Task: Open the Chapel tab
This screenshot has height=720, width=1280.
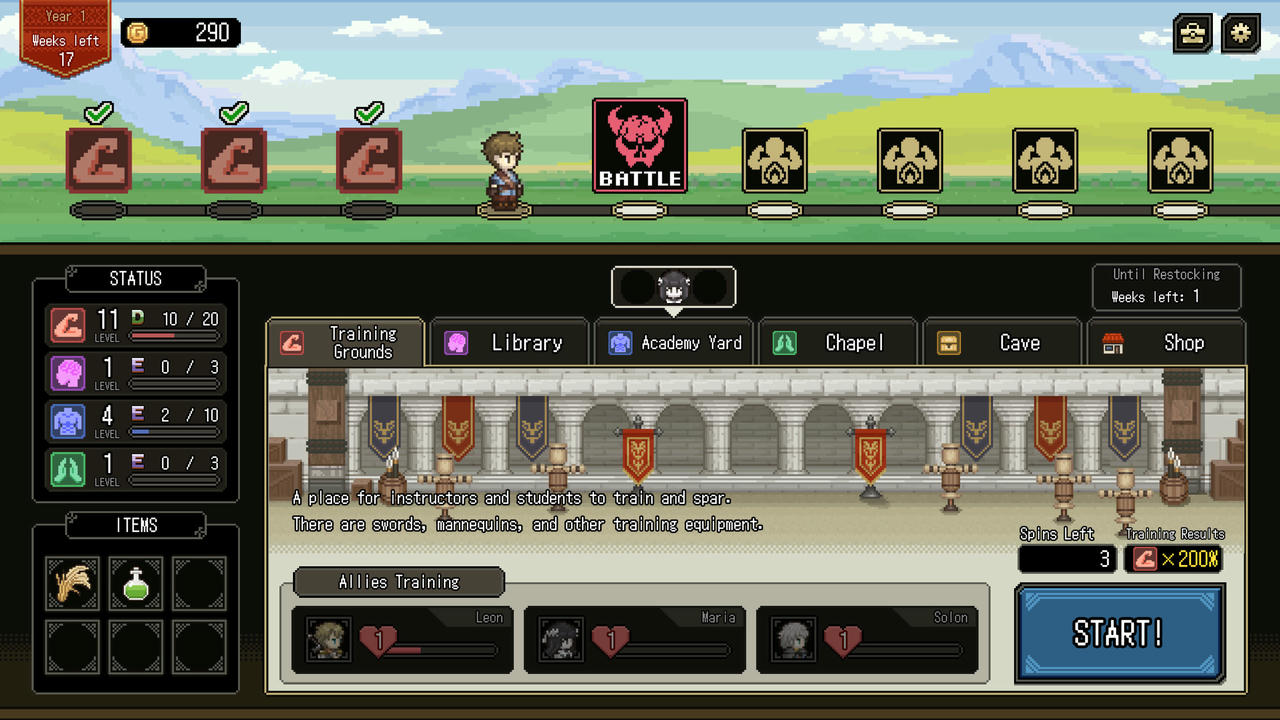Action: point(838,342)
